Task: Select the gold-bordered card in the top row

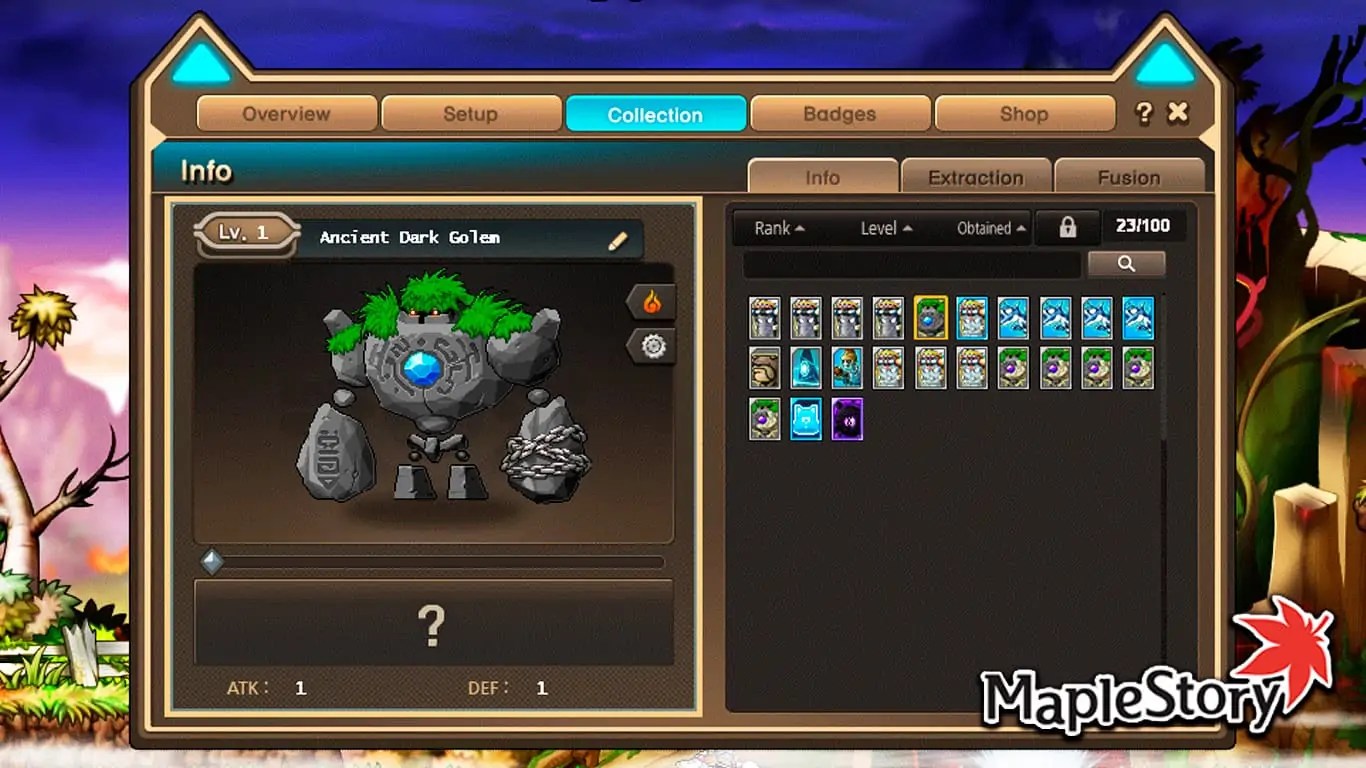Action: 930,316
